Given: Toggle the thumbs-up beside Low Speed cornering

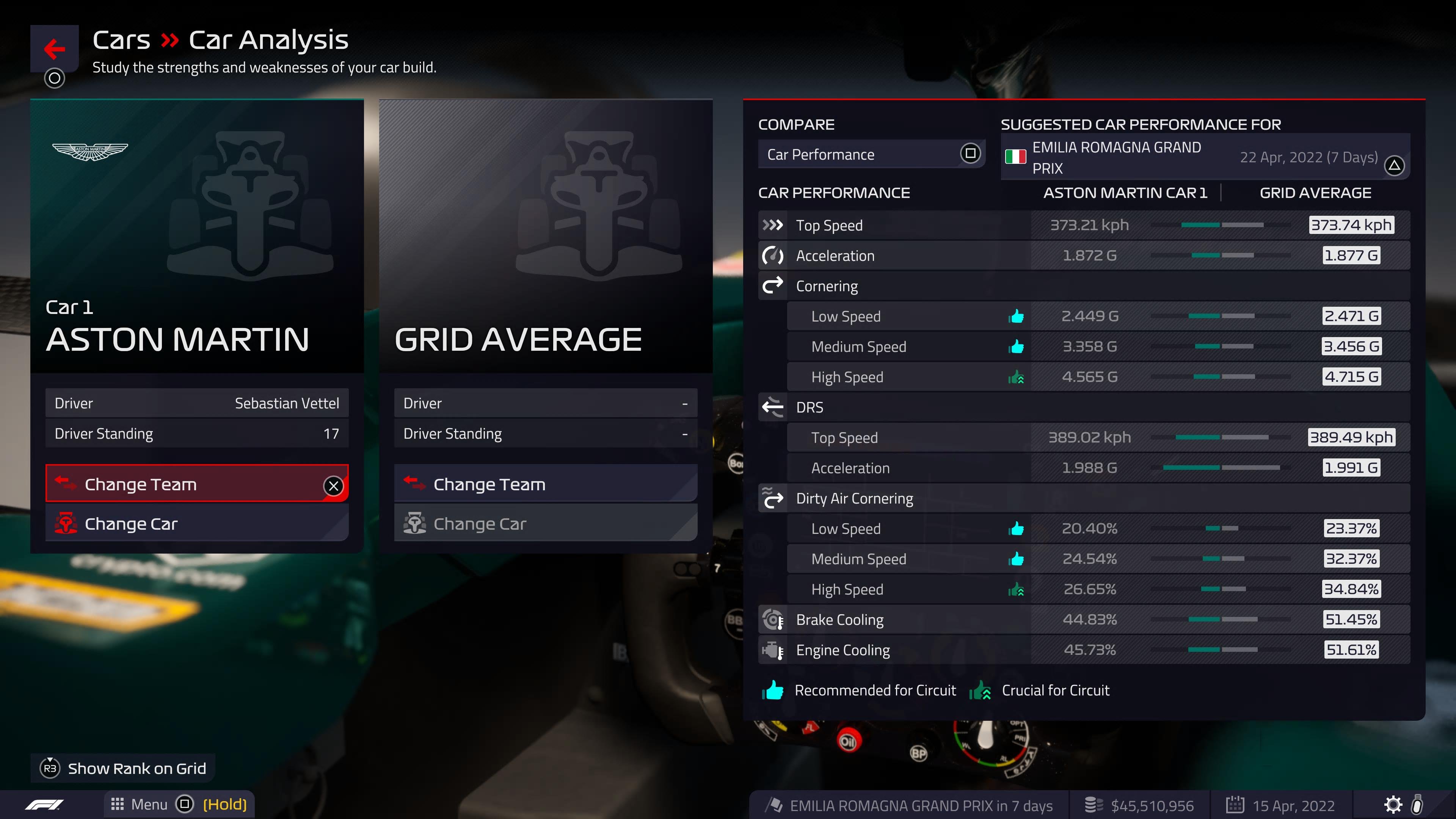Looking at the screenshot, I should [1016, 316].
